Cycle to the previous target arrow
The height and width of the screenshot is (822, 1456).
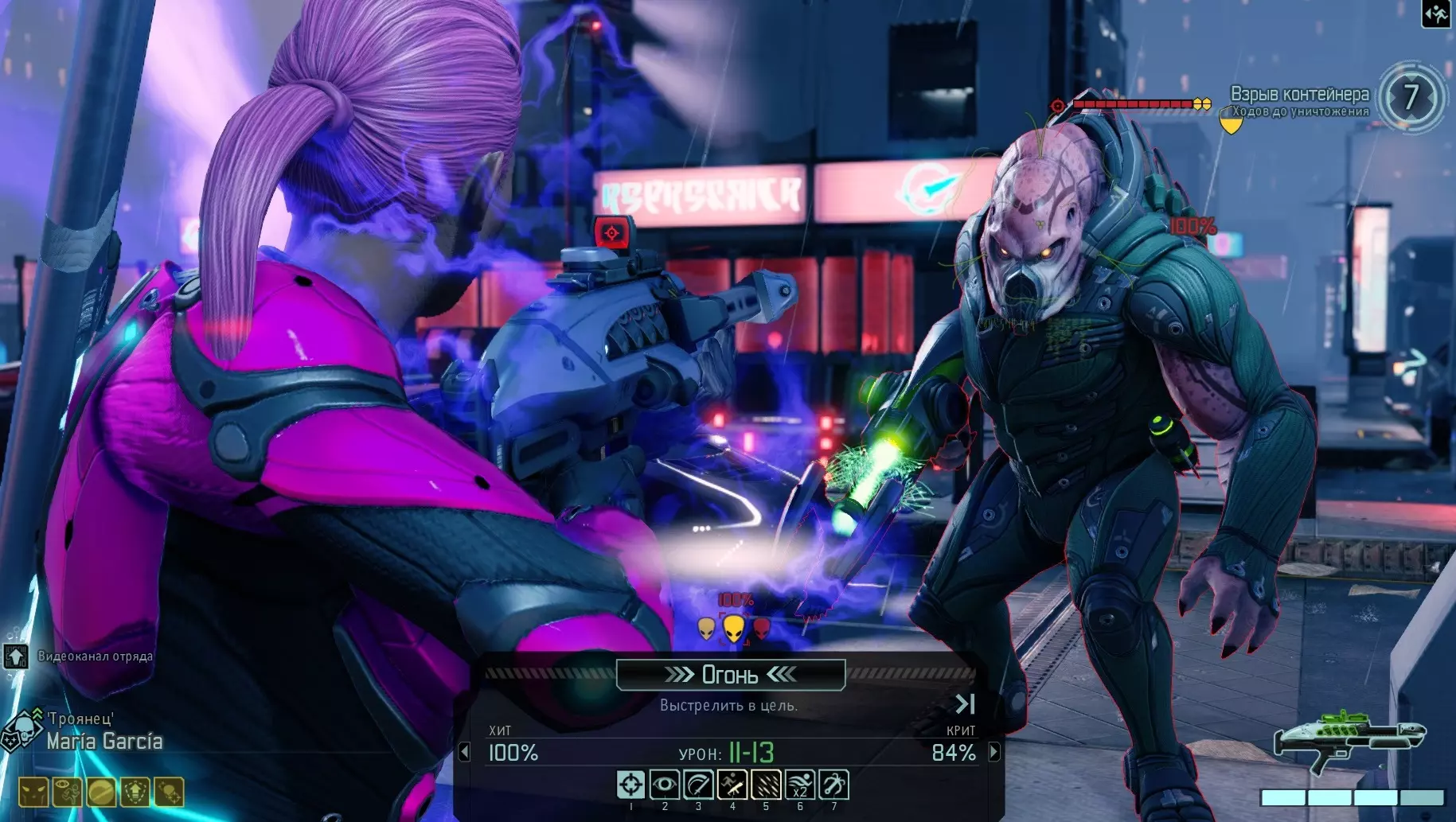tap(465, 752)
